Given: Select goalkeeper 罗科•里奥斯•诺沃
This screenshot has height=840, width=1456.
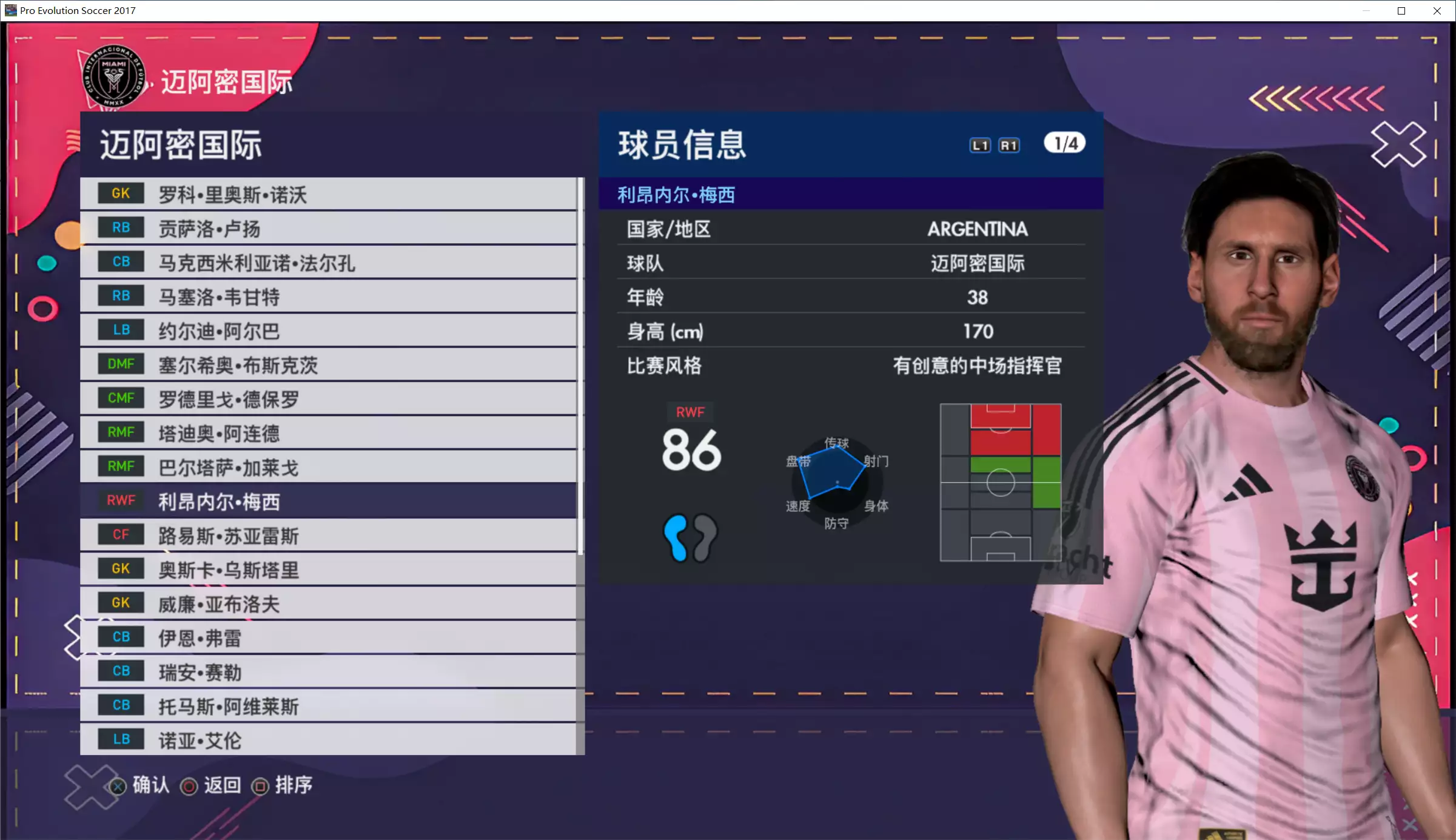Looking at the screenshot, I should [327, 195].
